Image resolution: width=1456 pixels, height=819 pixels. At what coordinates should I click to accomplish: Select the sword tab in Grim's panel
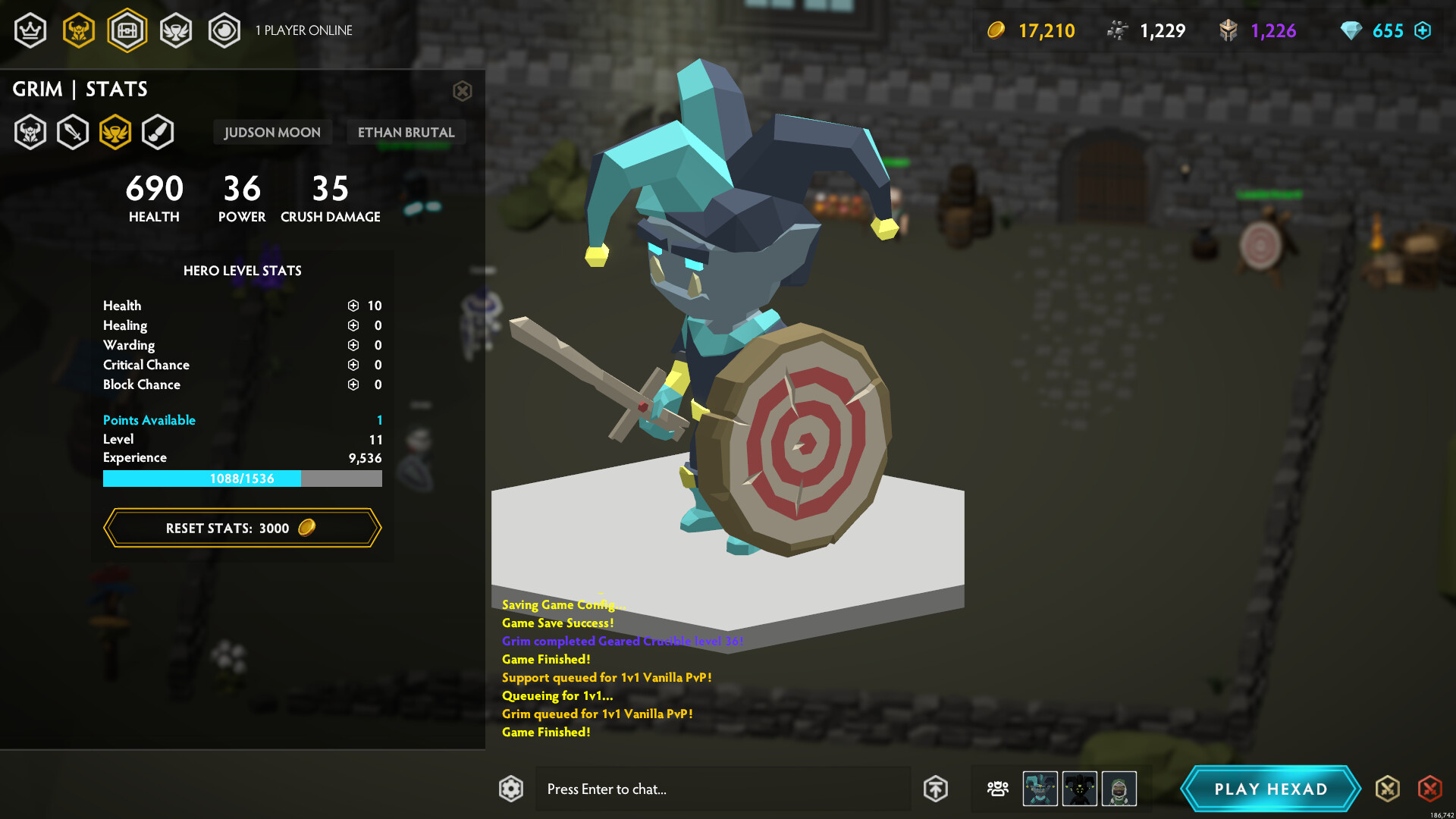(x=73, y=131)
